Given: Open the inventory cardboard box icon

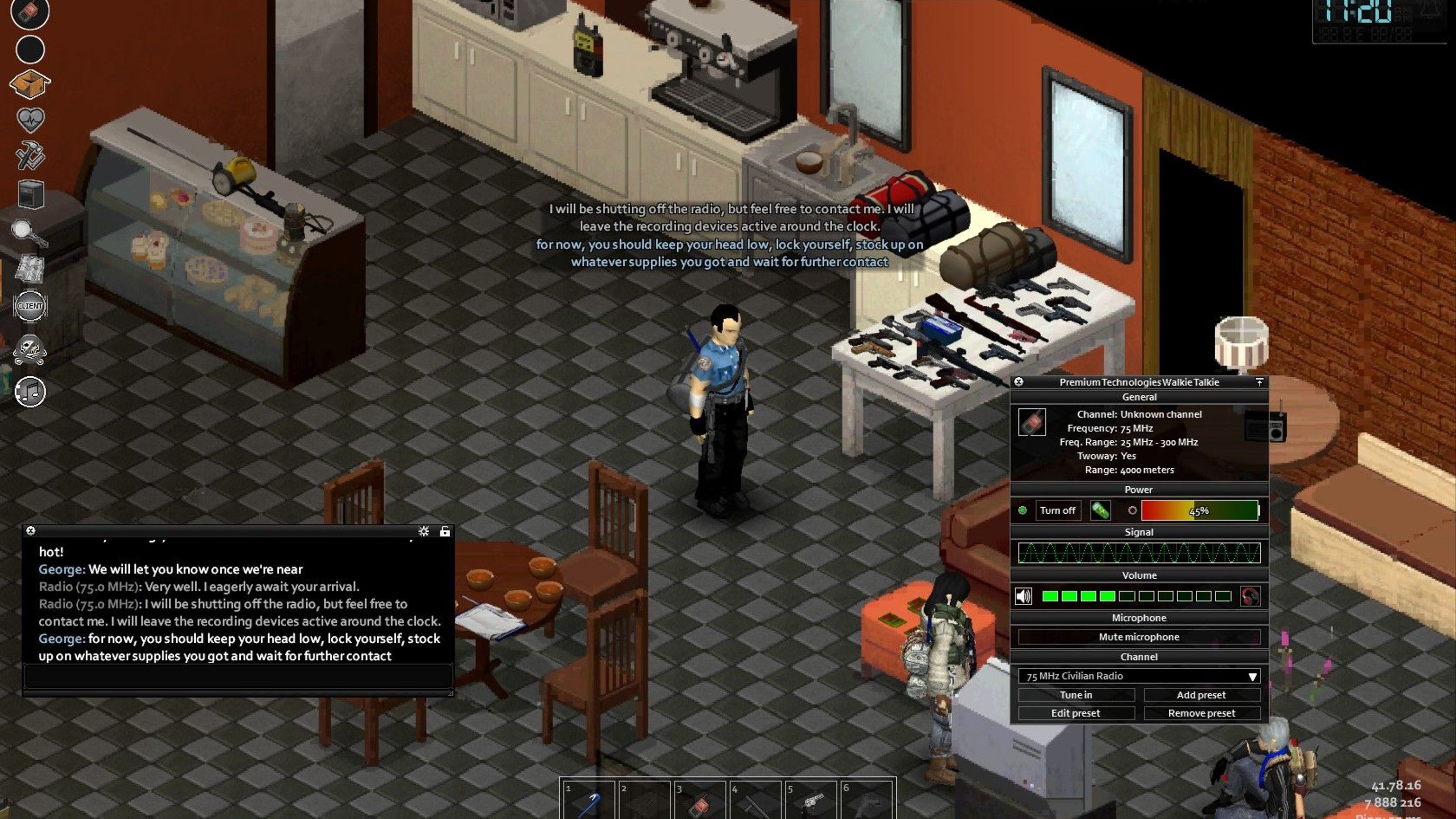Looking at the screenshot, I should point(30,84).
